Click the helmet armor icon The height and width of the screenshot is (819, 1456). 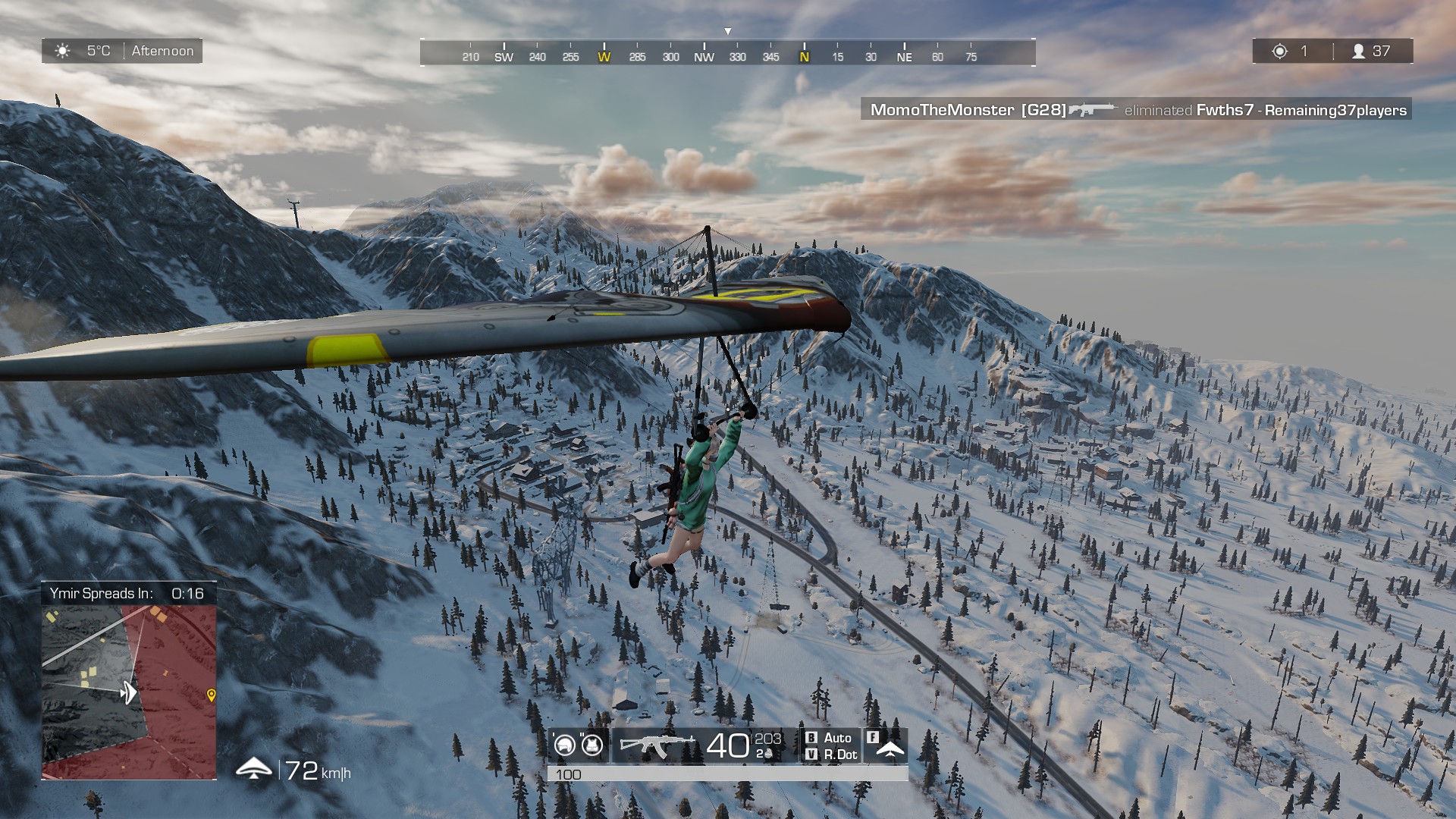565,745
